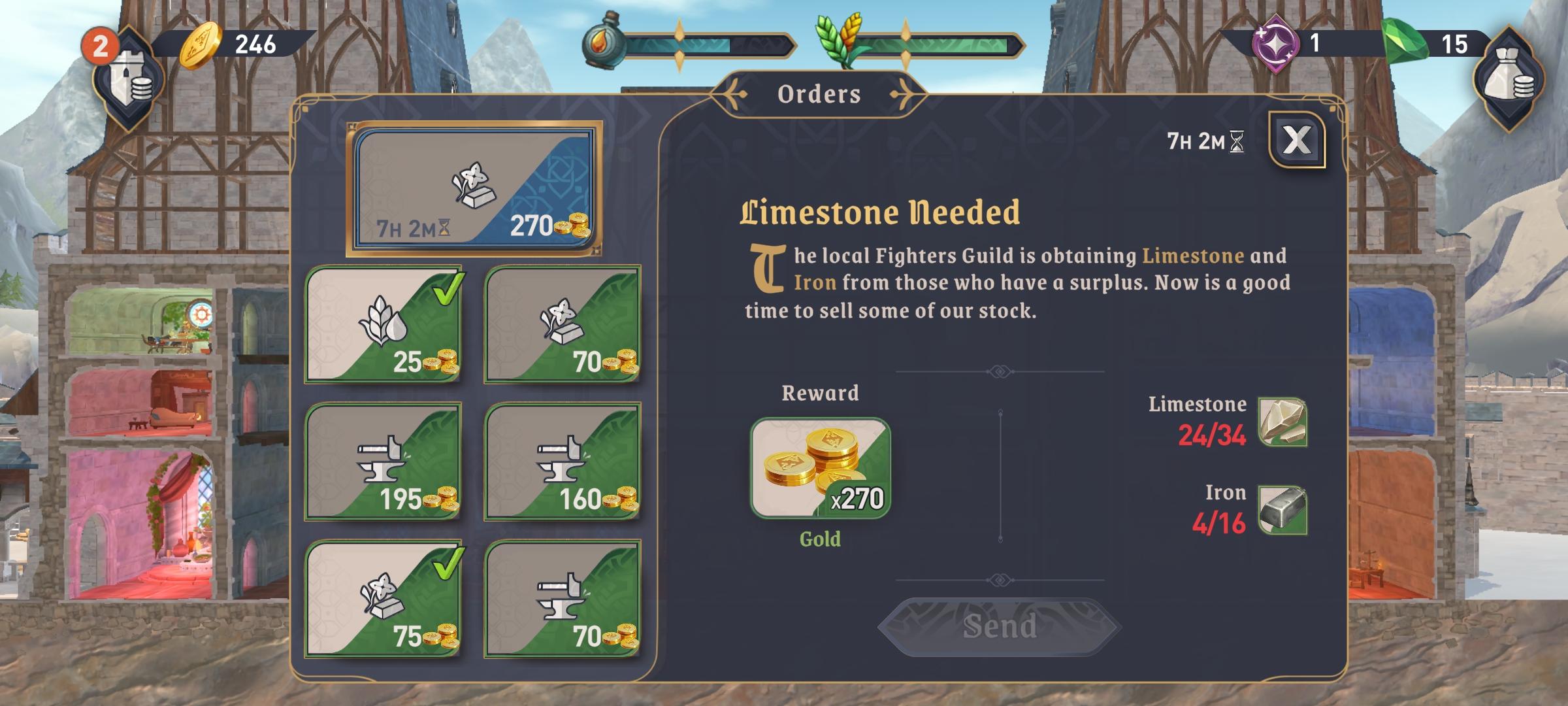This screenshot has height=706, width=1568.
Task: Open the 195 gold anvil order
Action: [x=384, y=462]
